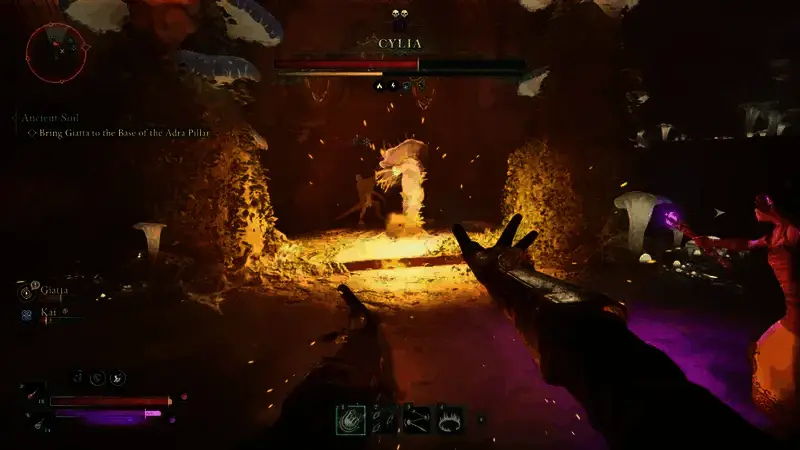Select companion Kai's portrait icon
This screenshot has height=450, width=800.
26,312
